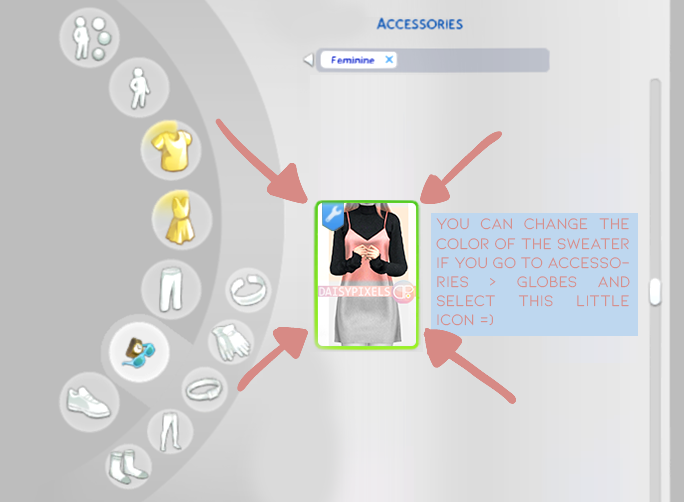Open the pants bottoms category
Screen dimensions: 684x502
[x=167, y=290]
